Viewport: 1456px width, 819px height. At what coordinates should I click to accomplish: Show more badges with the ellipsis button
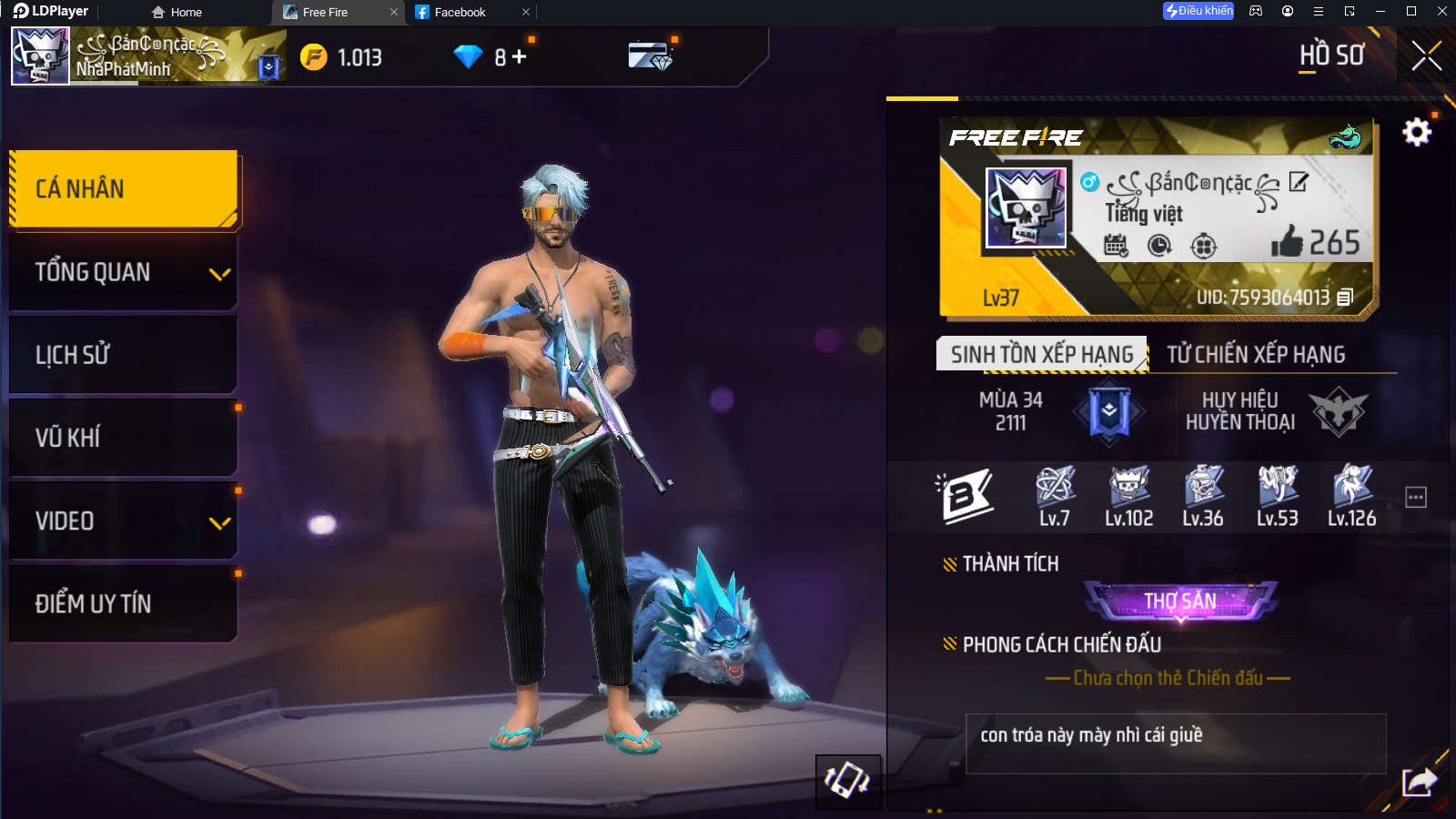pos(1416,497)
